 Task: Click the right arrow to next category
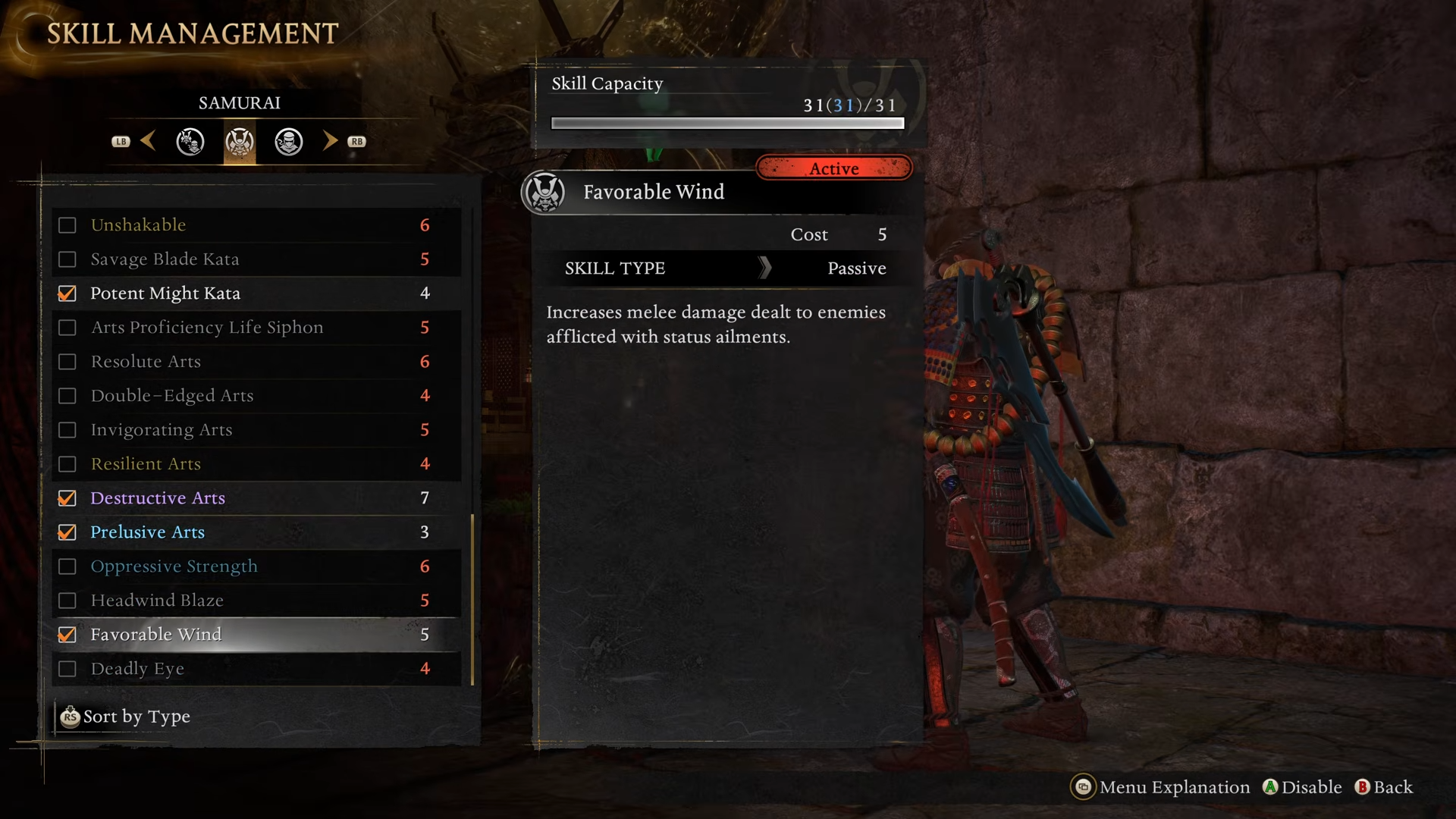click(x=330, y=141)
